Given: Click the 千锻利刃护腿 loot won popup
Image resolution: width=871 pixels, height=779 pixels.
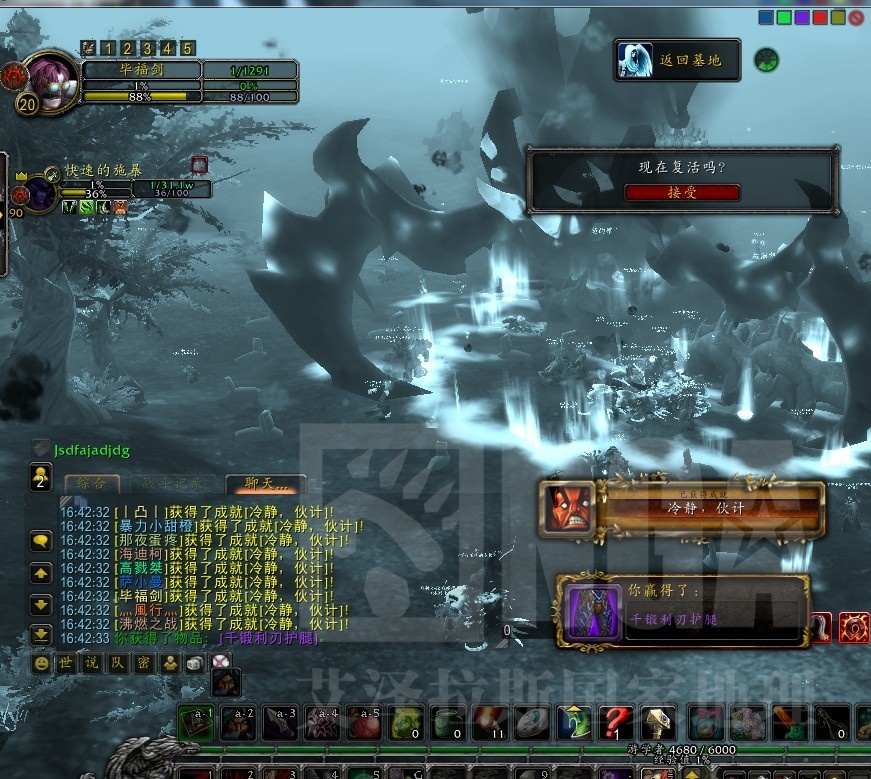Looking at the screenshot, I should (682, 610).
